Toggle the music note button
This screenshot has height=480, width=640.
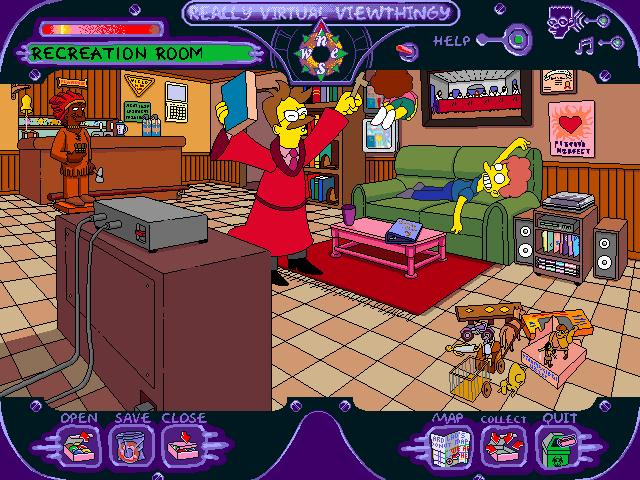(x=584, y=44)
